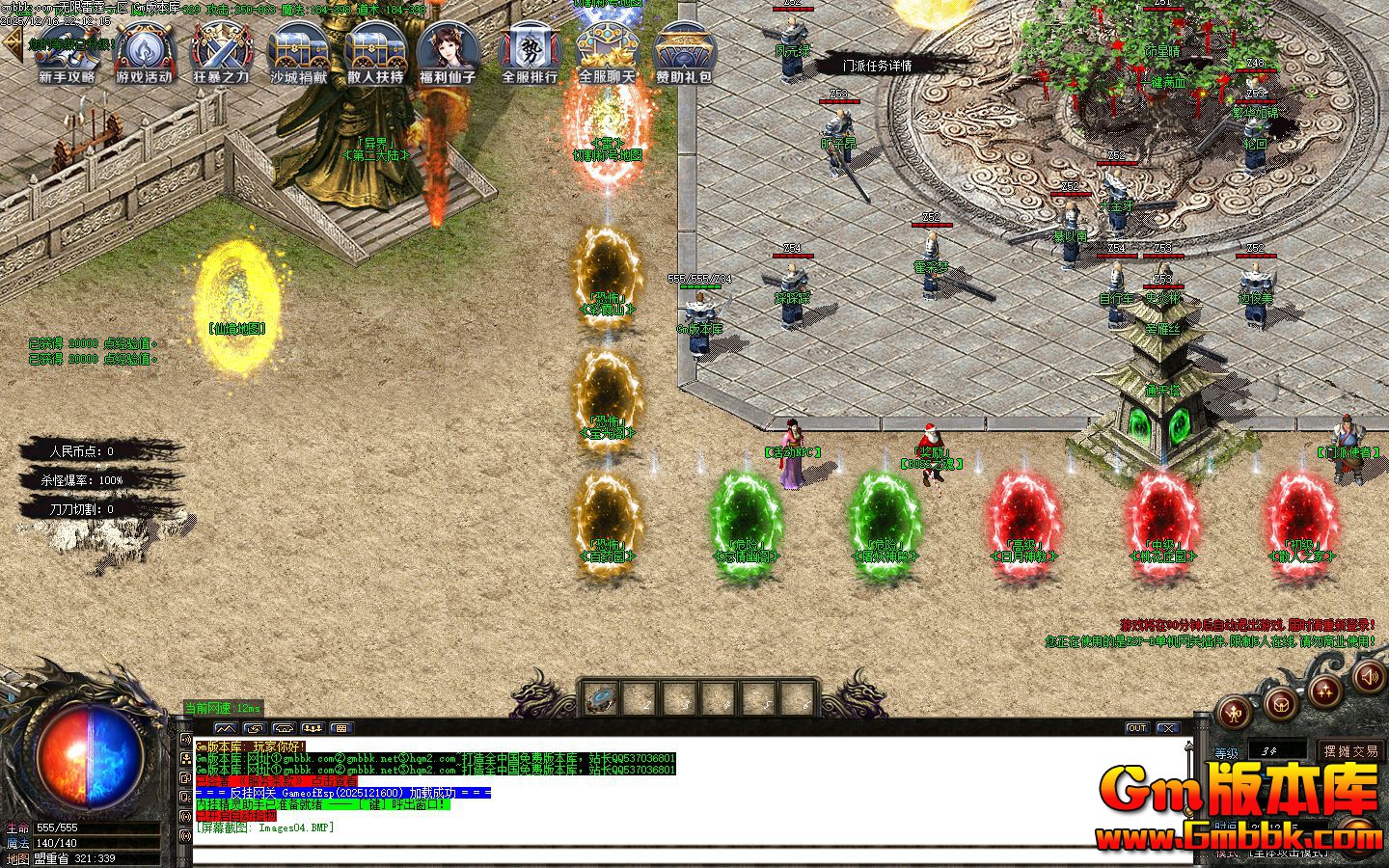Use the item in hotbar slot 1
The height and width of the screenshot is (868, 1389).
601,698
